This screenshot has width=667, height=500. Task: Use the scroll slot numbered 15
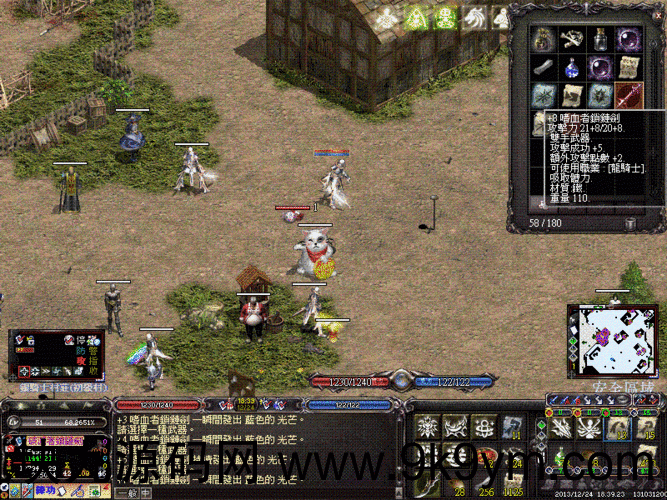tap(648, 428)
